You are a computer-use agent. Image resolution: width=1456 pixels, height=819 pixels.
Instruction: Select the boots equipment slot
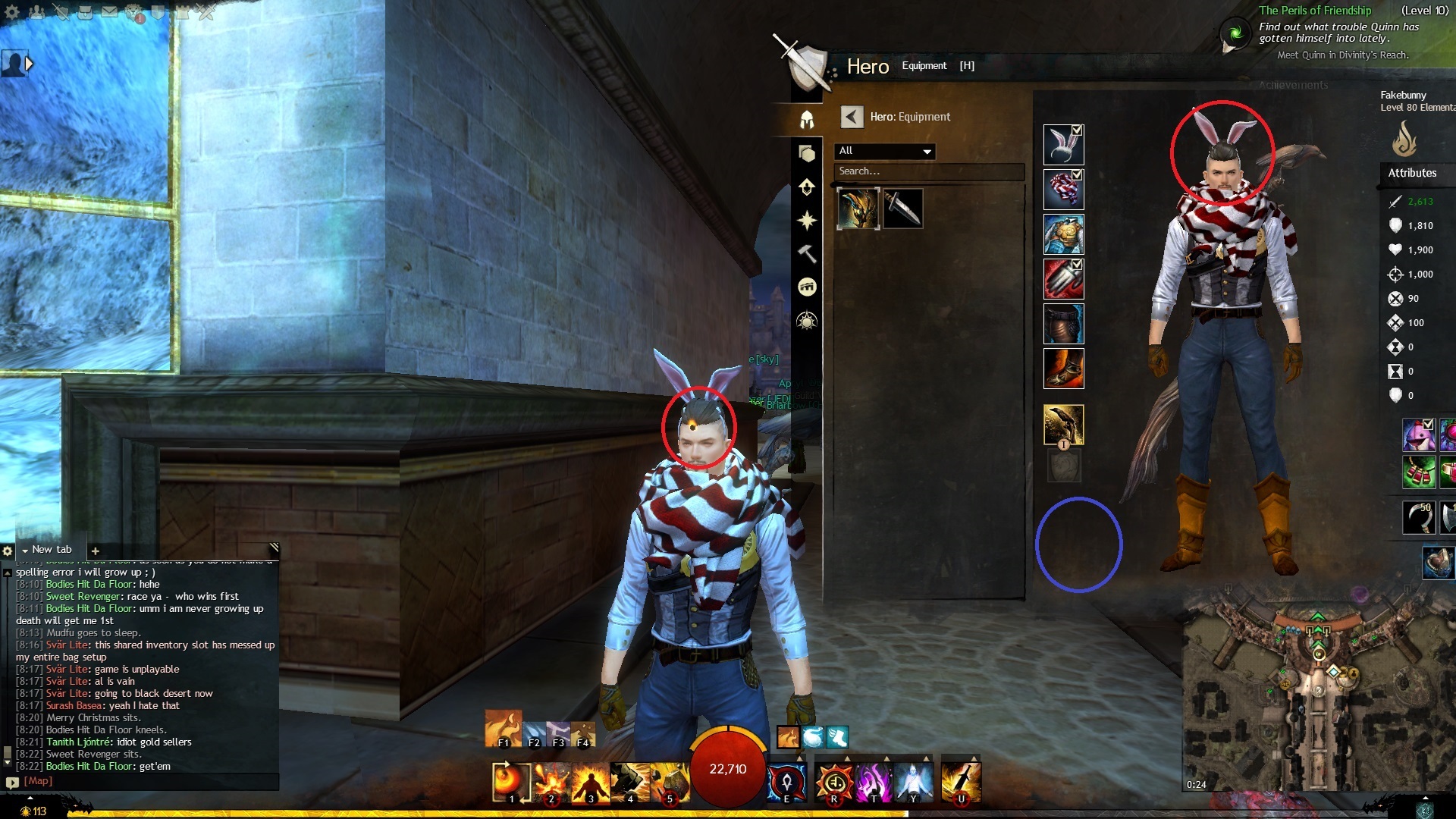(1063, 369)
